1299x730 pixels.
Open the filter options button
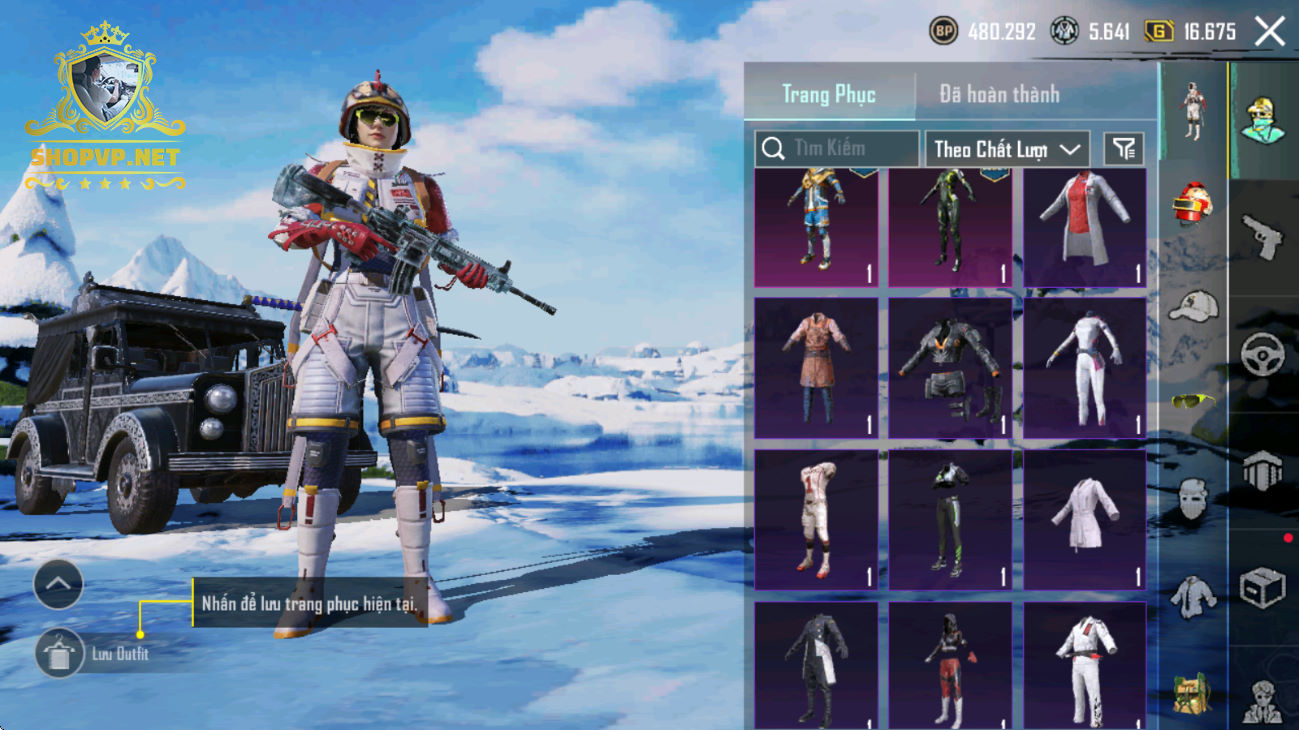pos(1124,149)
